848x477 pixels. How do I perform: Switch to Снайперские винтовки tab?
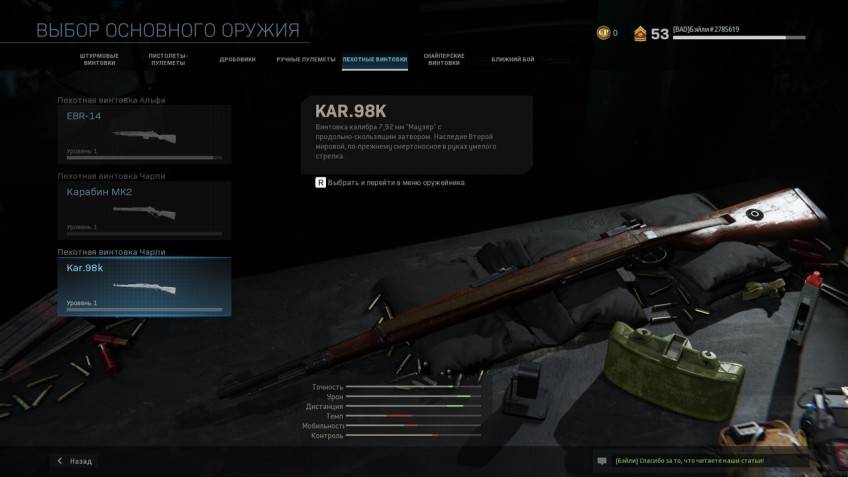coord(443,59)
